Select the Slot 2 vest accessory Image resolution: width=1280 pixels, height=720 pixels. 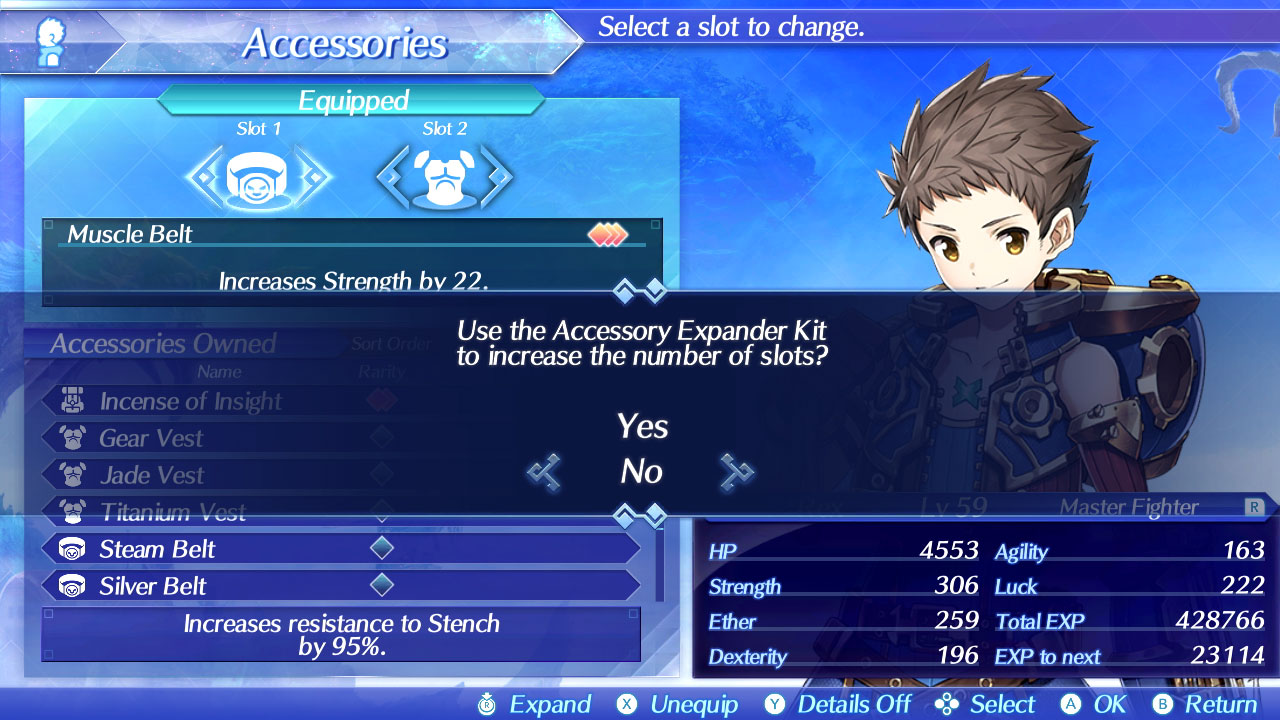click(x=444, y=177)
